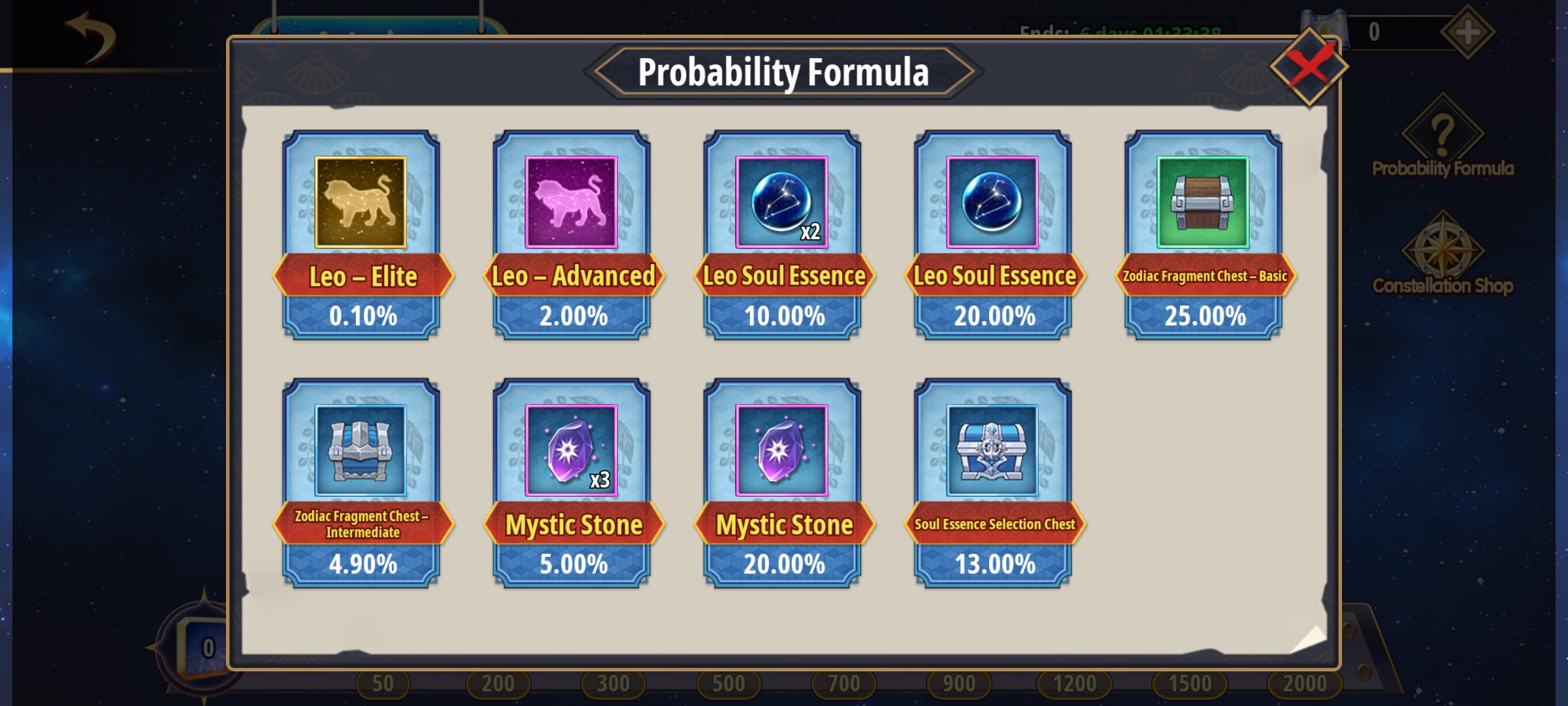1568x706 pixels.
Task: Add more currency with the plus button
Action: 1467,31
